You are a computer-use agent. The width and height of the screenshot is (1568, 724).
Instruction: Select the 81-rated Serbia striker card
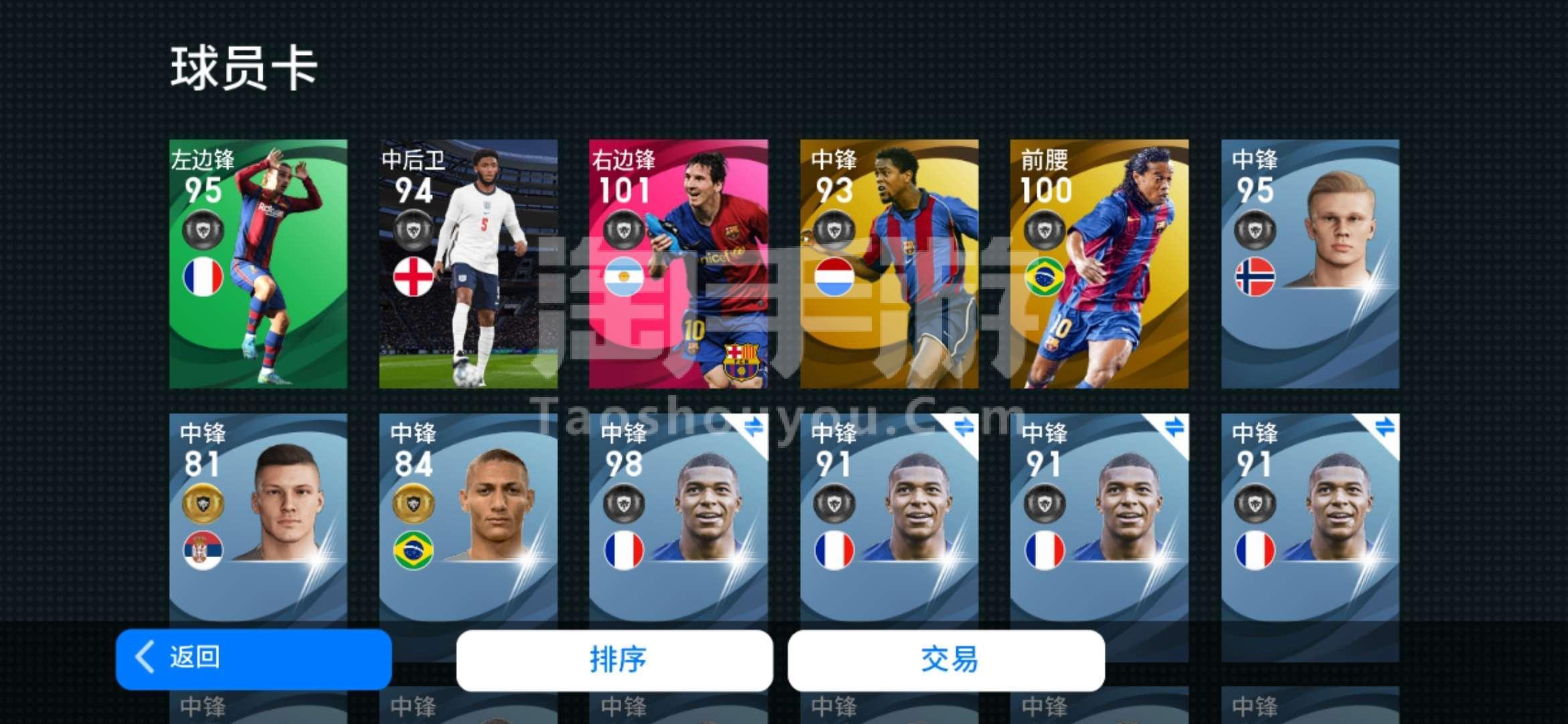tap(258, 516)
